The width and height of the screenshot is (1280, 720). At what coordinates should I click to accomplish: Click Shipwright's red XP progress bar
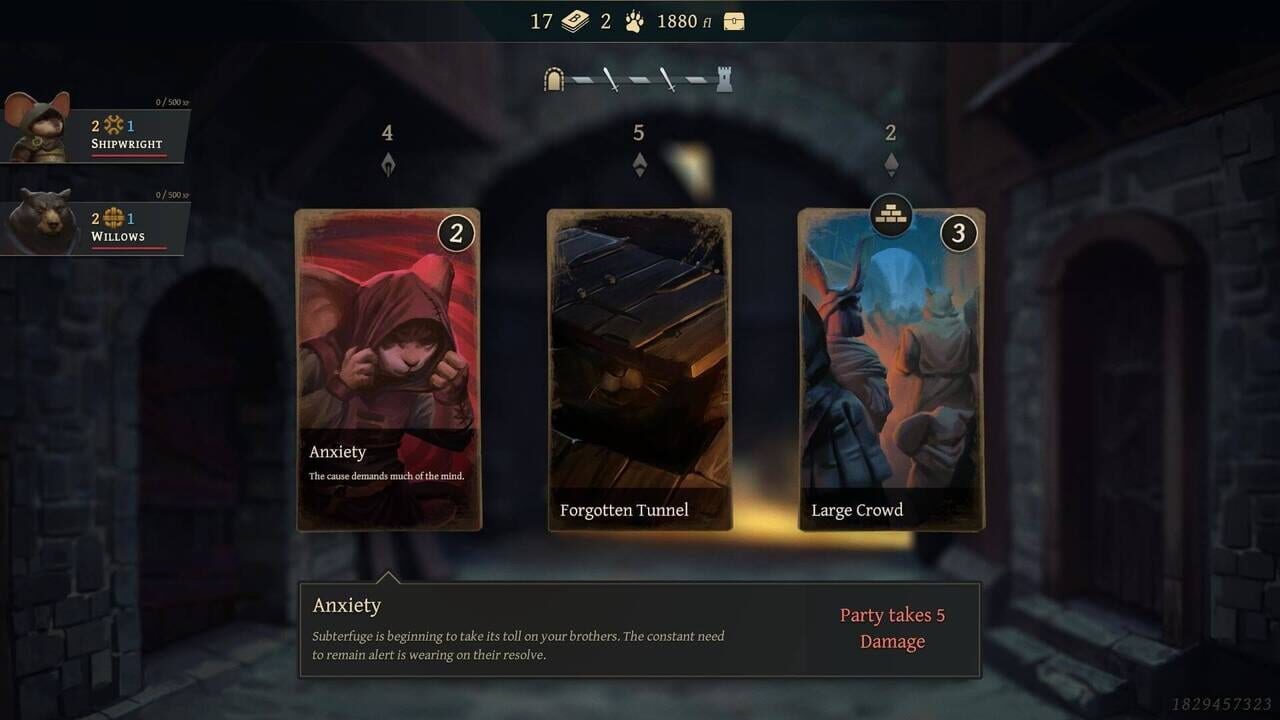[x=130, y=153]
